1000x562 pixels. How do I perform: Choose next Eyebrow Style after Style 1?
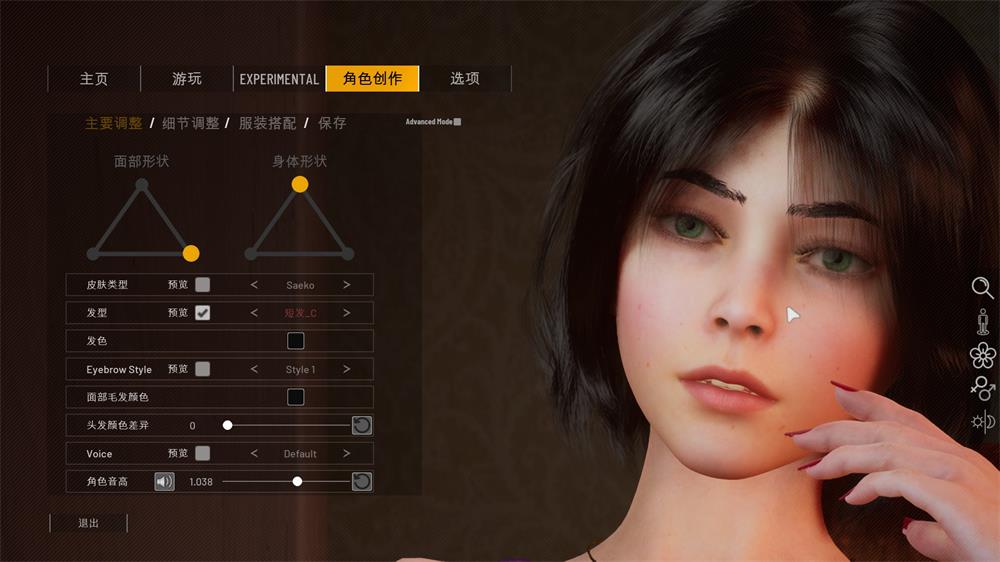point(347,369)
